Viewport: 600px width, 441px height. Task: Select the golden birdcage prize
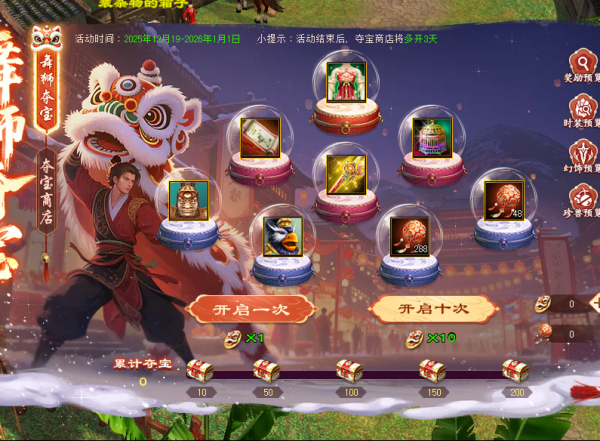pos(432,137)
